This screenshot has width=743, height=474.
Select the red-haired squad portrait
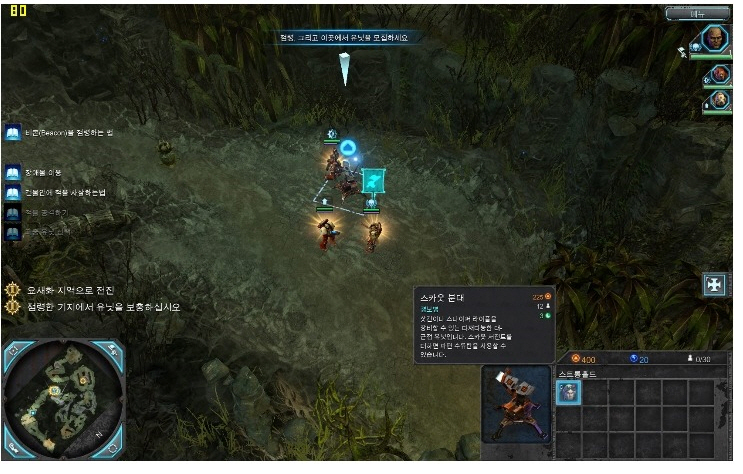[719, 73]
